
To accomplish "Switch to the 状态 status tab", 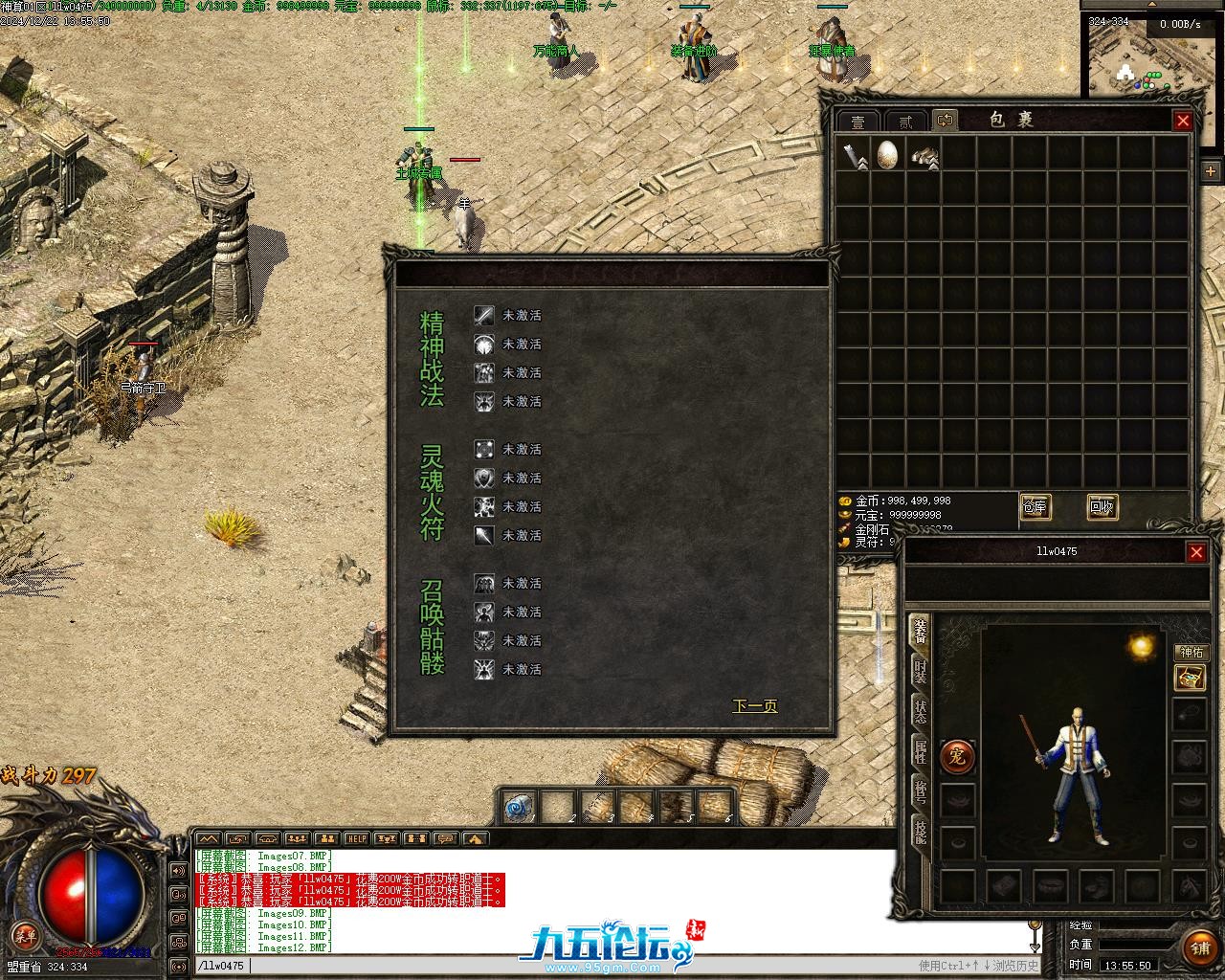I will [x=920, y=712].
